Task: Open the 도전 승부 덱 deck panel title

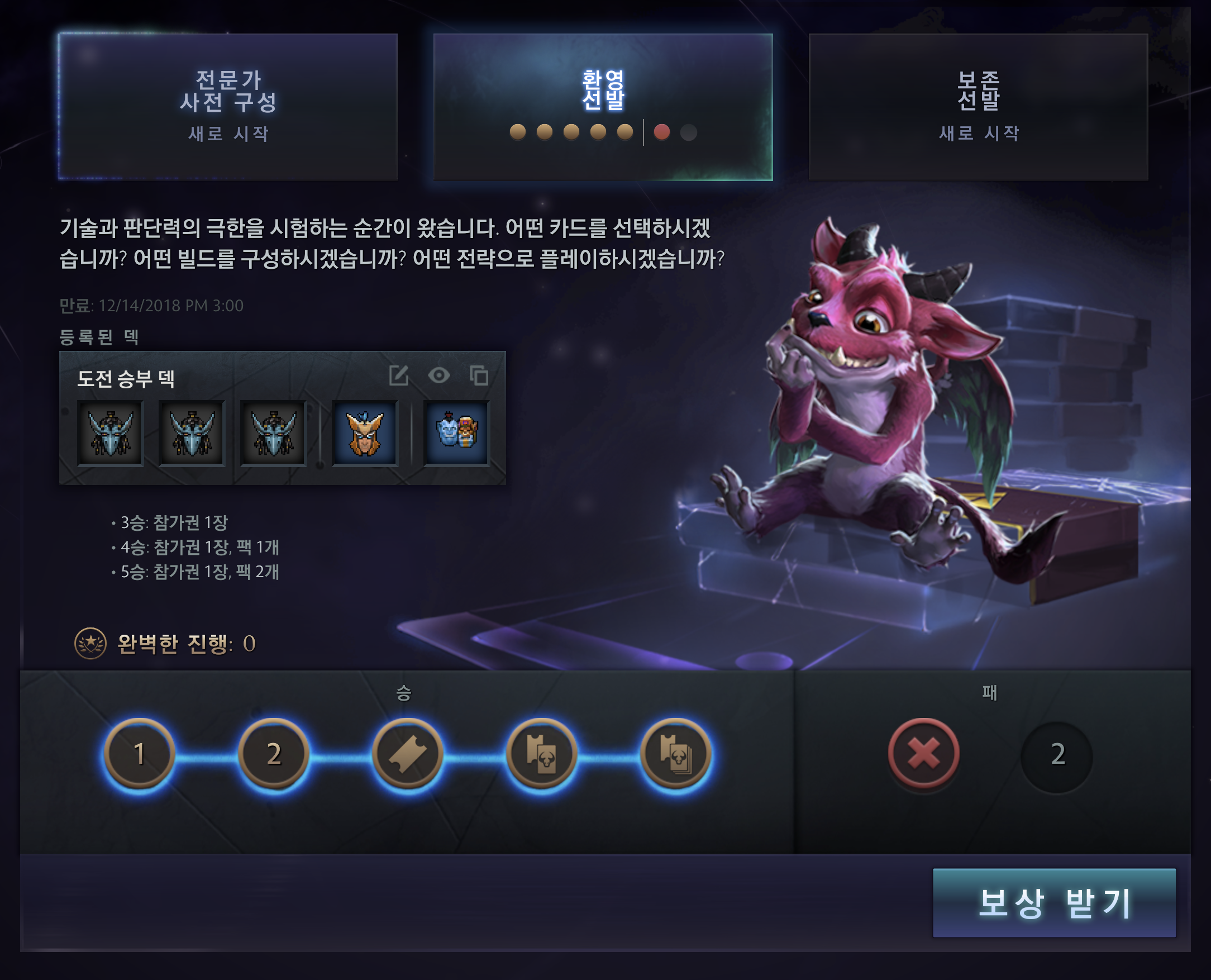Action: pyautogui.click(x=126, y=378)
